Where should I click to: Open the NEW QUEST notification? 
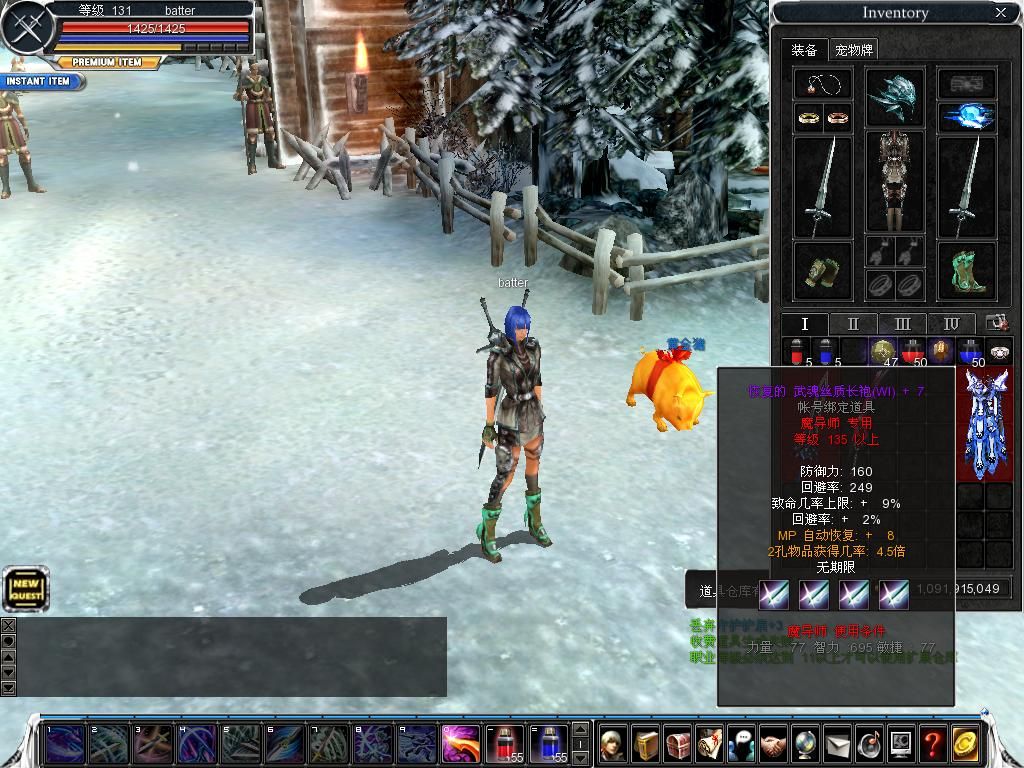(x=25, y=589)
